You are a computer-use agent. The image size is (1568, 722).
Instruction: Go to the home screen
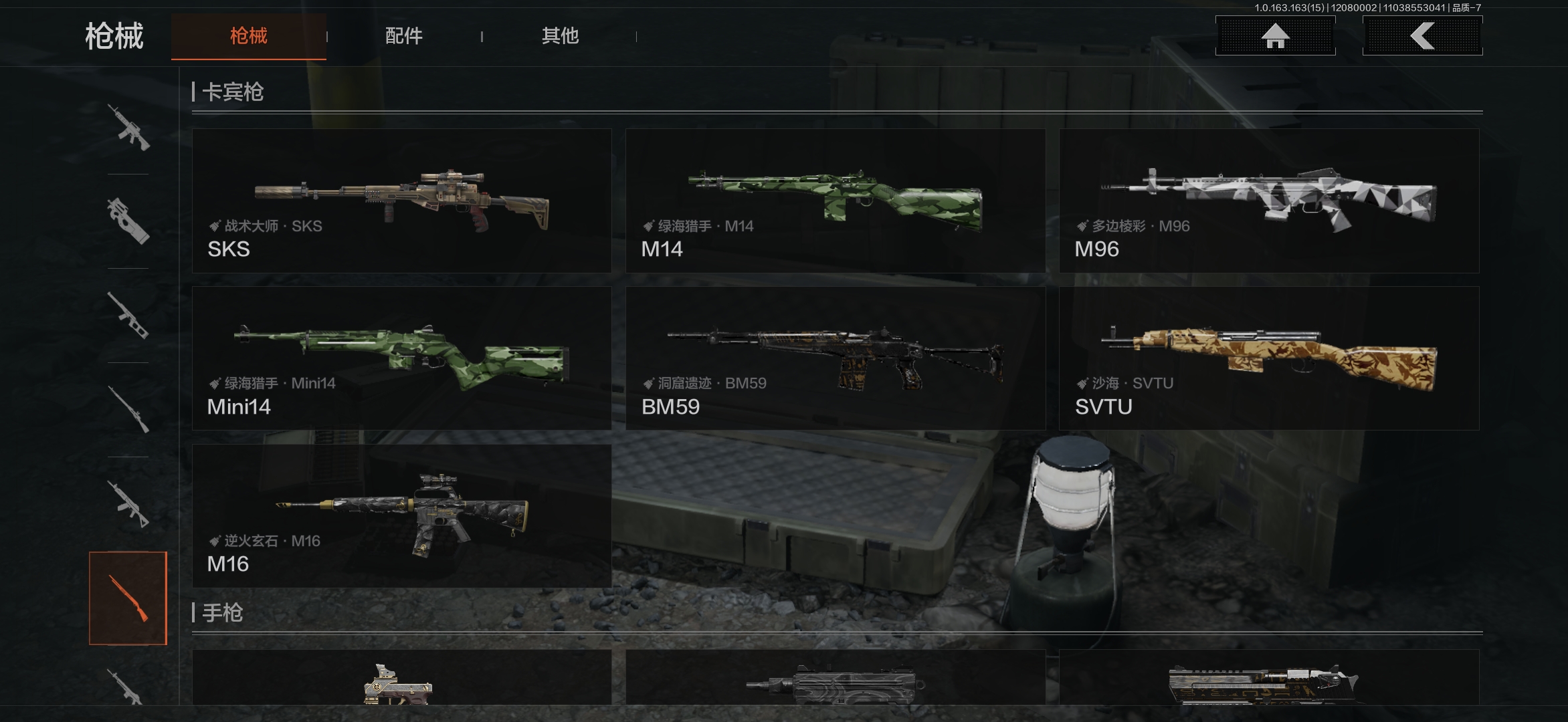[x=1275, y=36]
